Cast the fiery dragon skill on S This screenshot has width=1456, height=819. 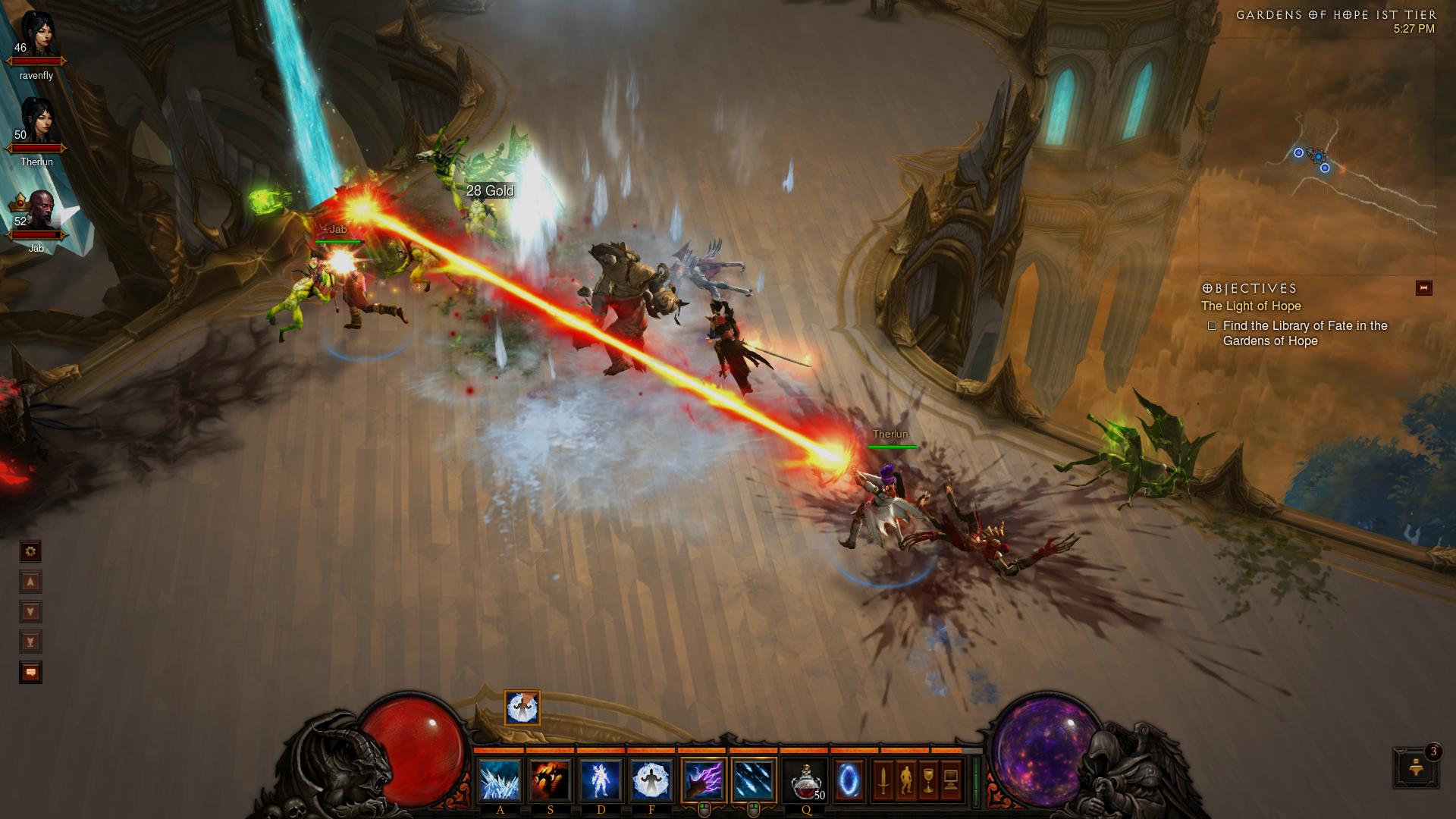click(x=551, y=780)
